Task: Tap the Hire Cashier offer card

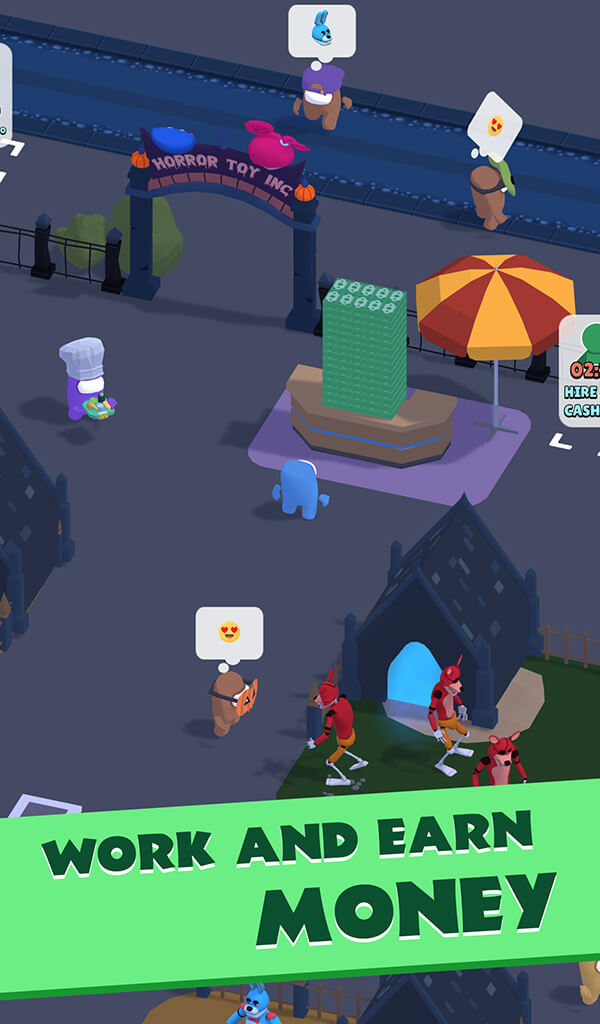Action: pyautogui.click(x=581, y=371)
